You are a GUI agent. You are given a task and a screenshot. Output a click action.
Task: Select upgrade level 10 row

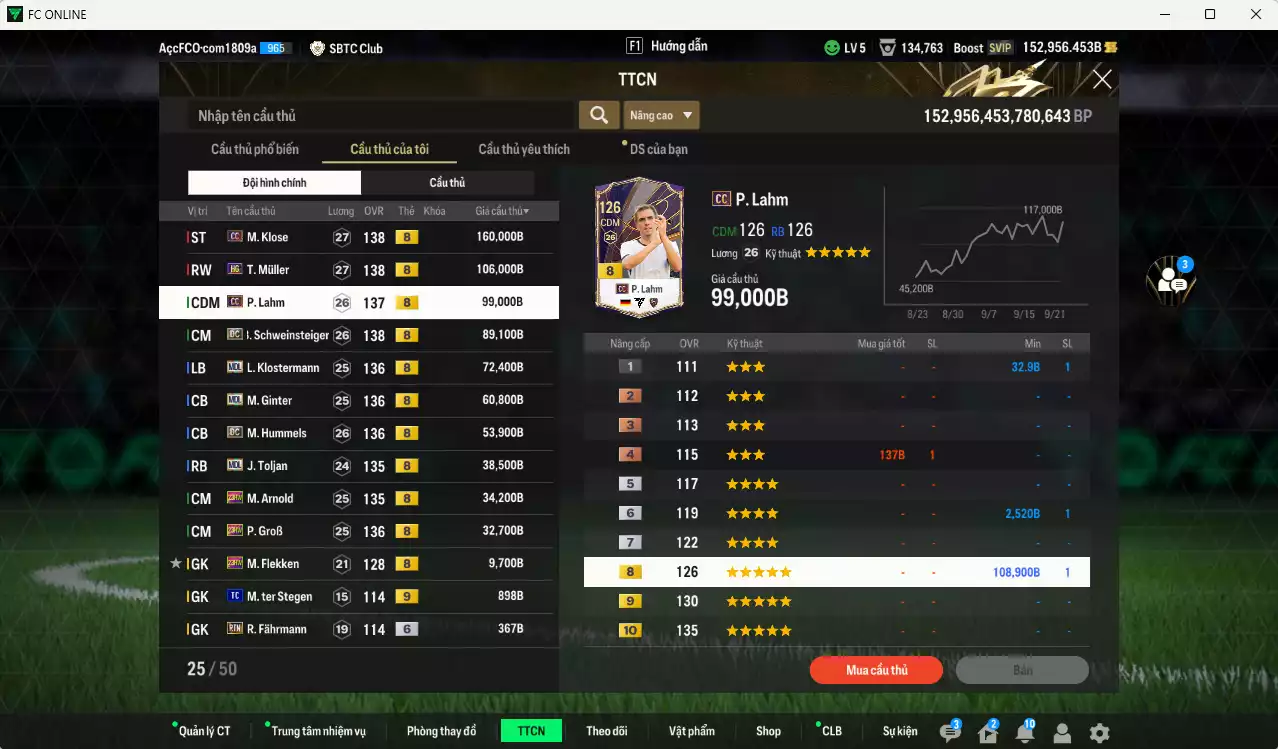tap(836, 631)
